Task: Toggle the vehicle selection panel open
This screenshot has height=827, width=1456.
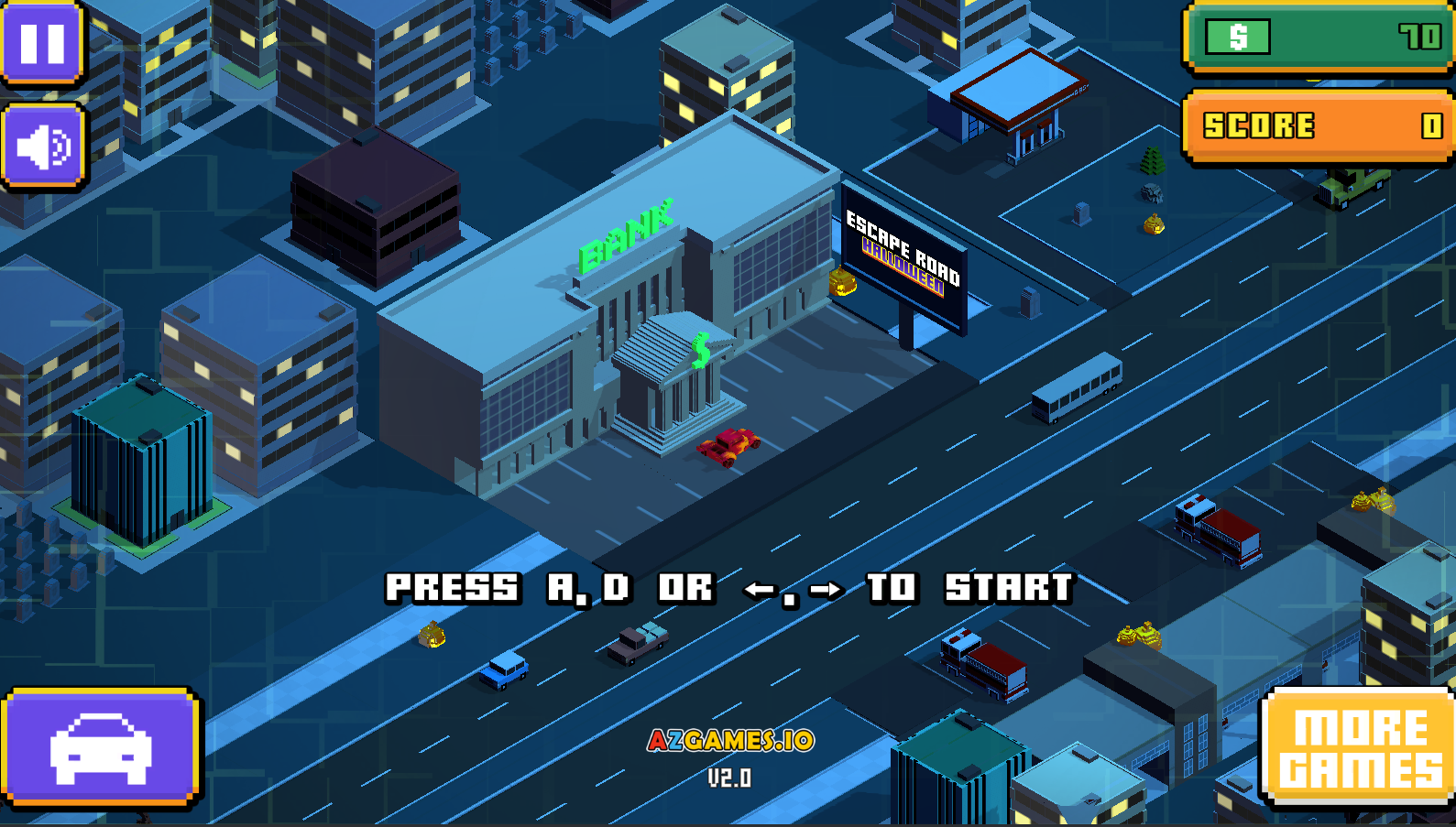Action: coord(101,748)
